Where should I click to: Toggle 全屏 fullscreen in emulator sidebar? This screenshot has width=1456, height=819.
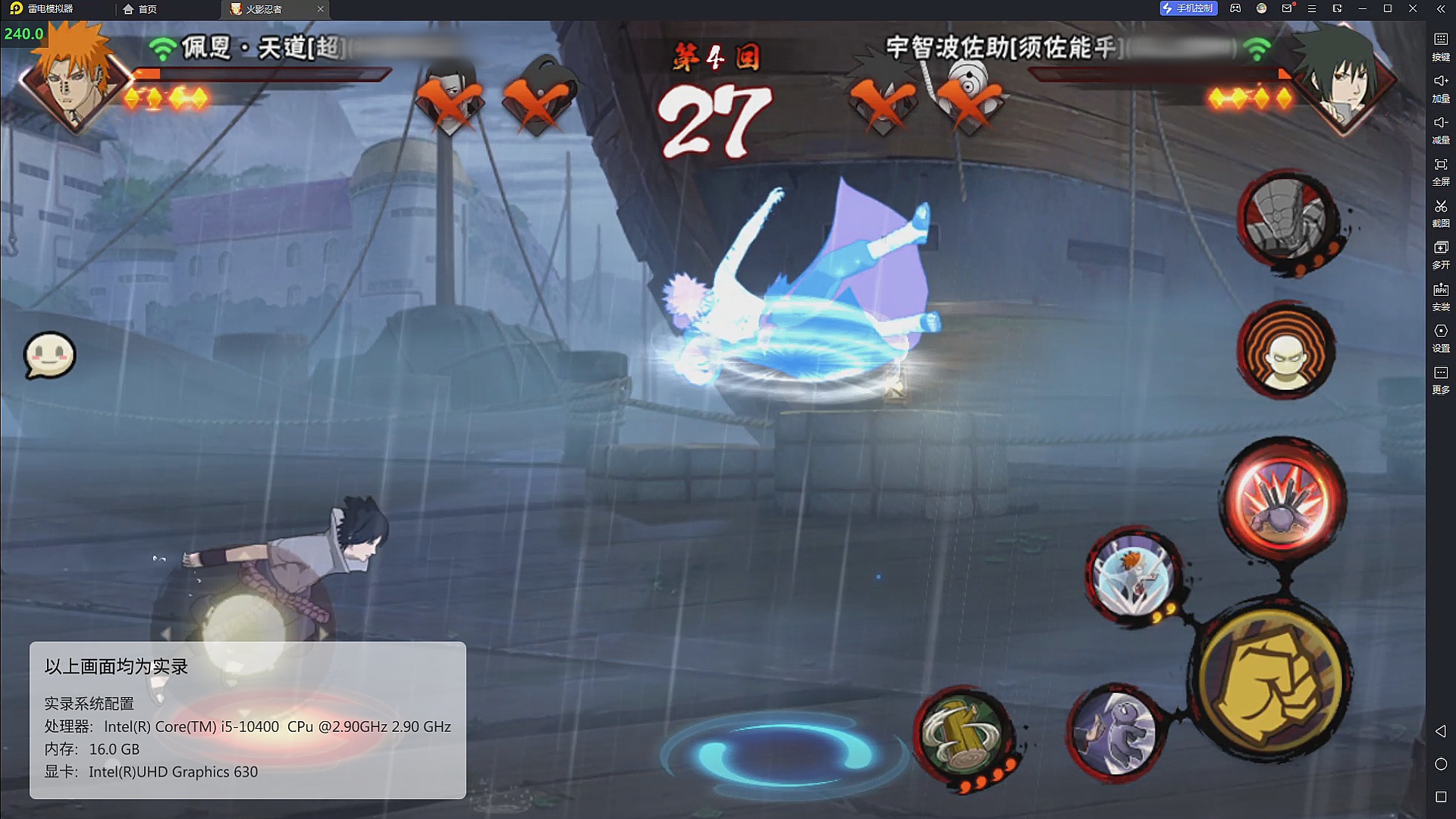pos(1441,171)
